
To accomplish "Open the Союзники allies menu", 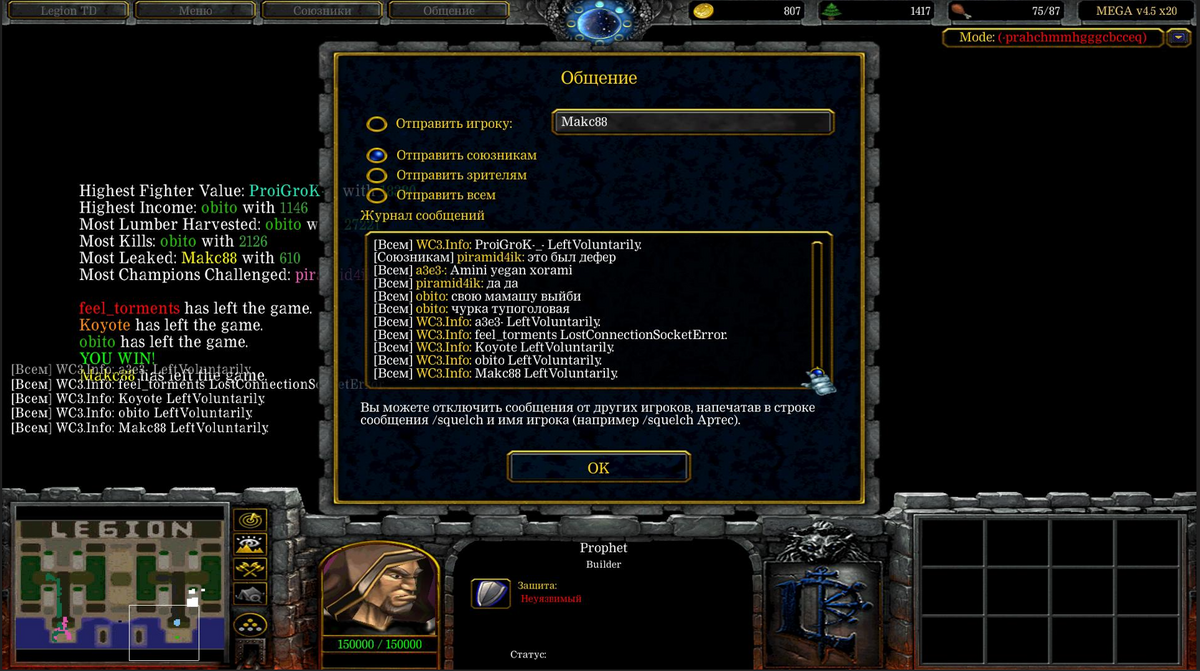I will (321, 11).
